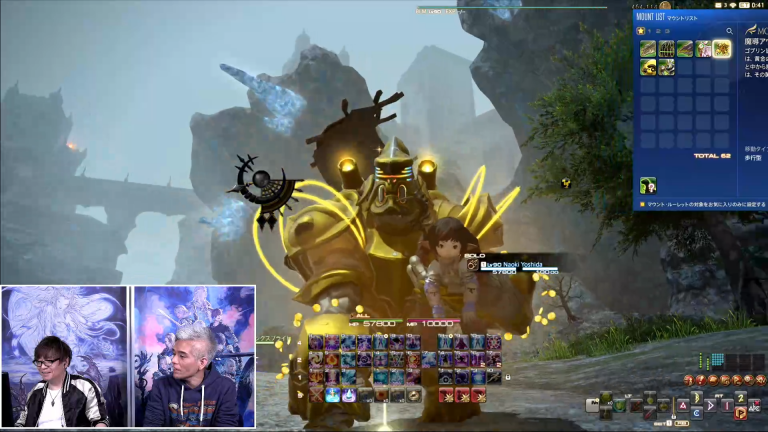Trigger the first red limit-break style icon

[x=445, y=395]
